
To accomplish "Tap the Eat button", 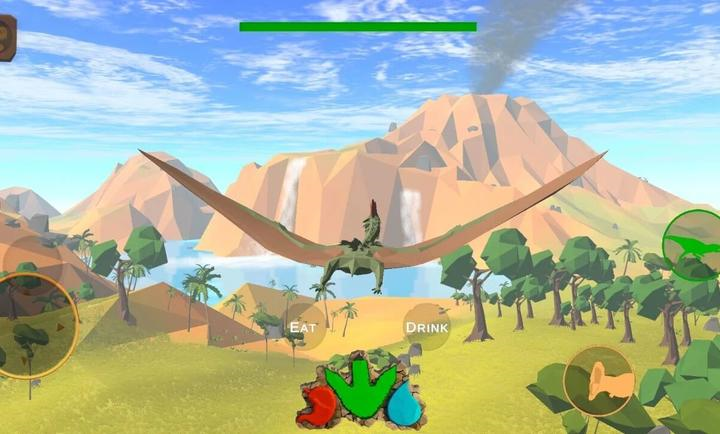I will 302,326.
